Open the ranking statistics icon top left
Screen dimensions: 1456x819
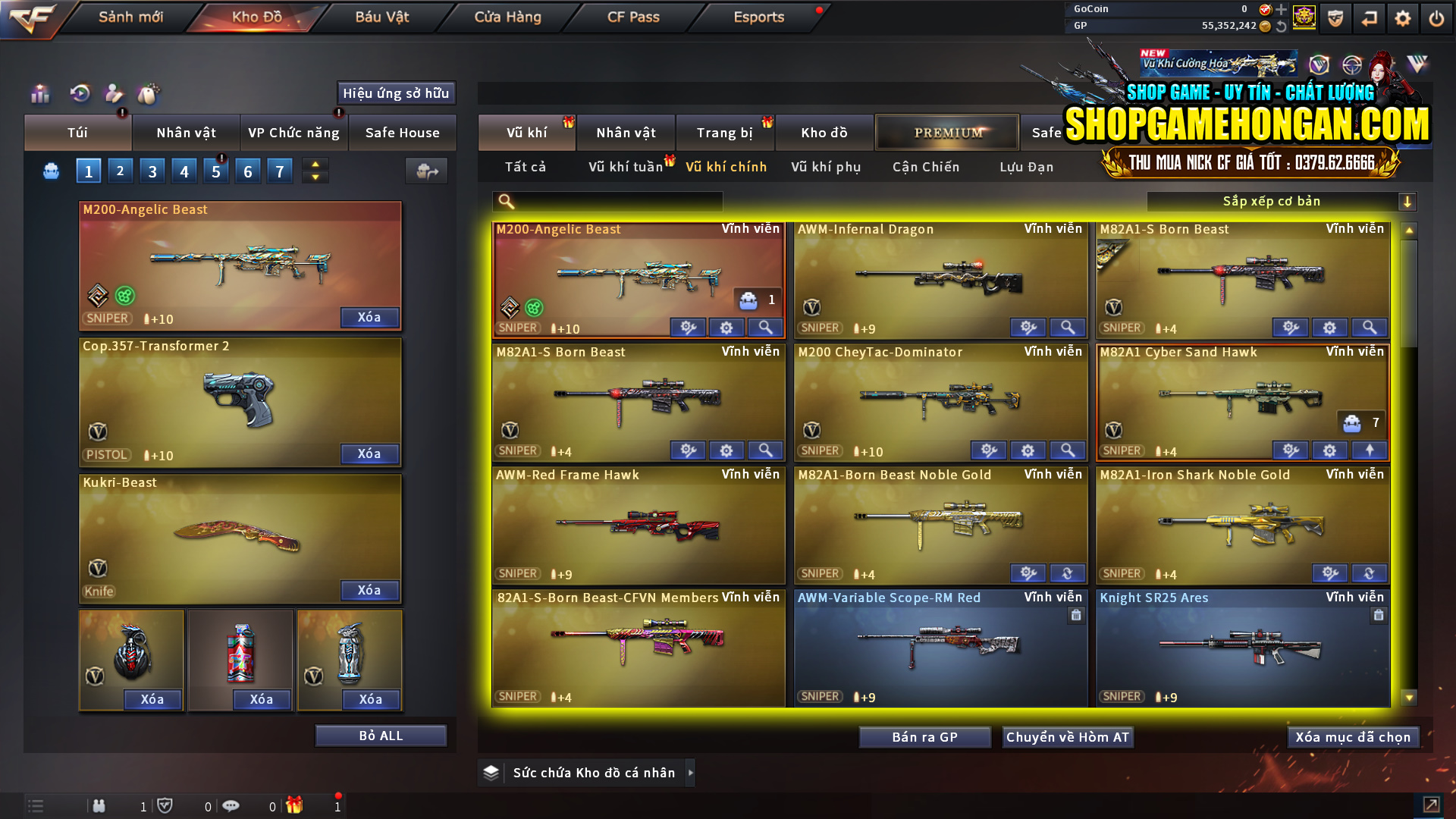coord(38,93)
